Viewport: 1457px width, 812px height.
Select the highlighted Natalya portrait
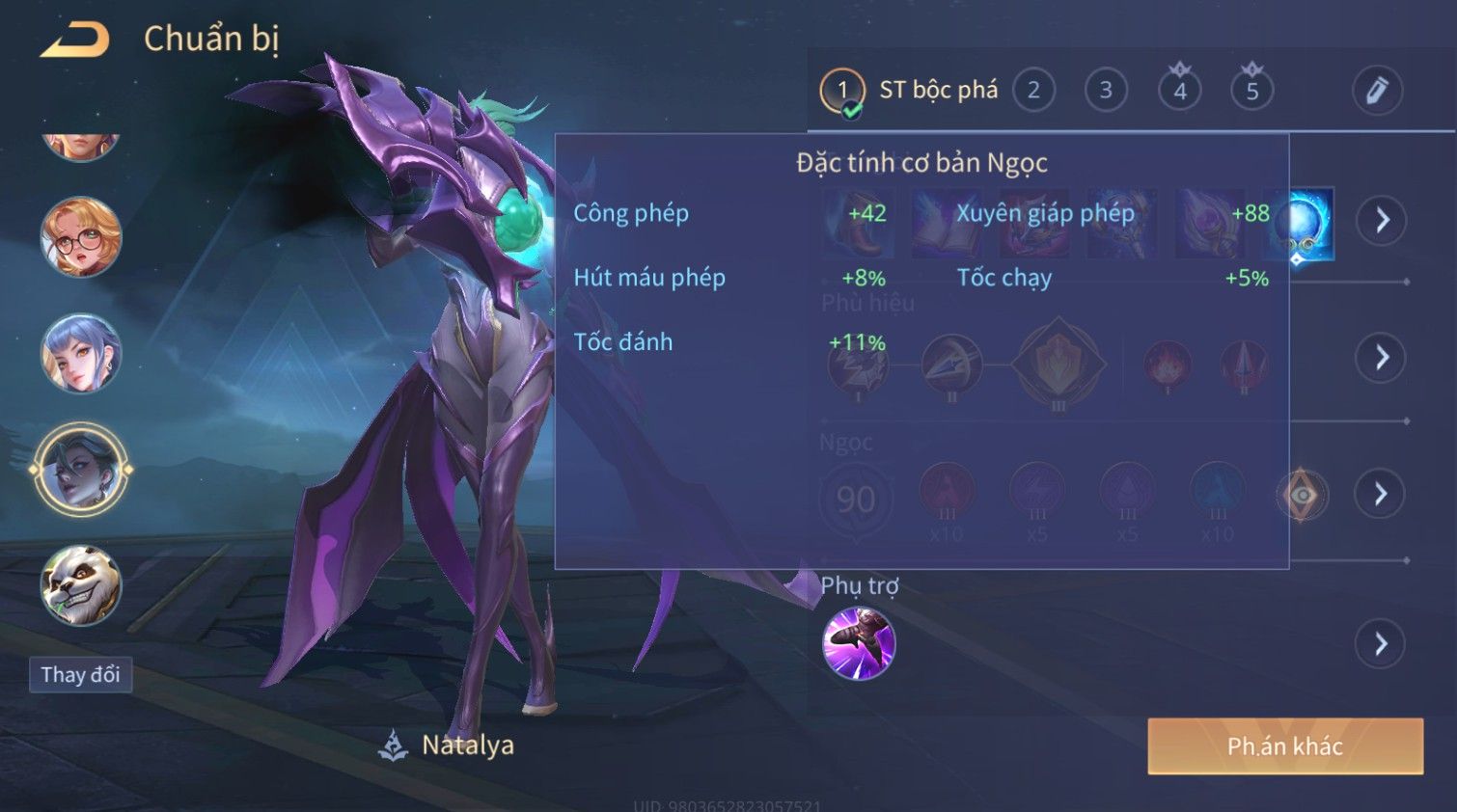click(81, 471)
